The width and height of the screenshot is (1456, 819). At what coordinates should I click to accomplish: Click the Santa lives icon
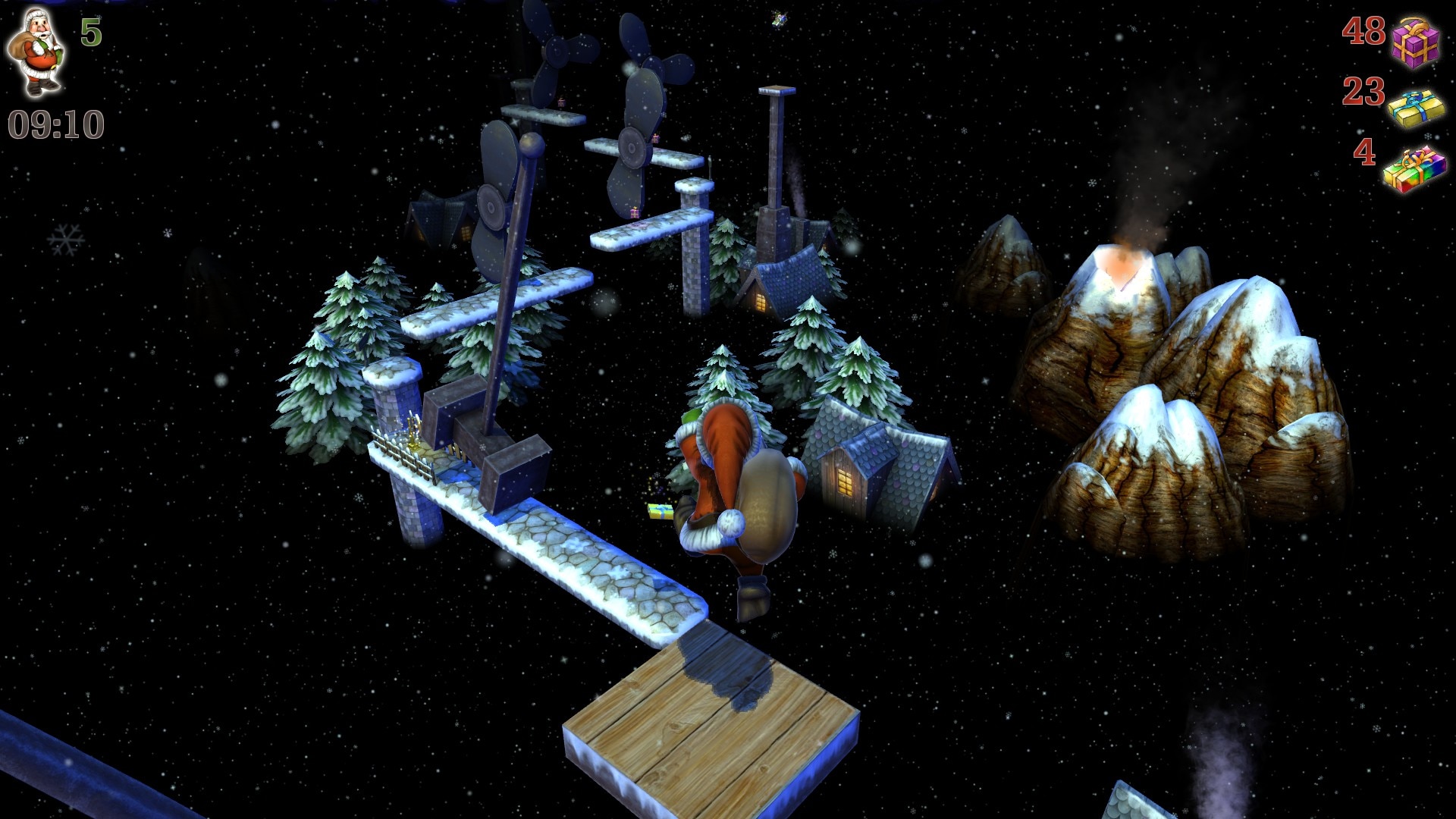click(35, 52)
